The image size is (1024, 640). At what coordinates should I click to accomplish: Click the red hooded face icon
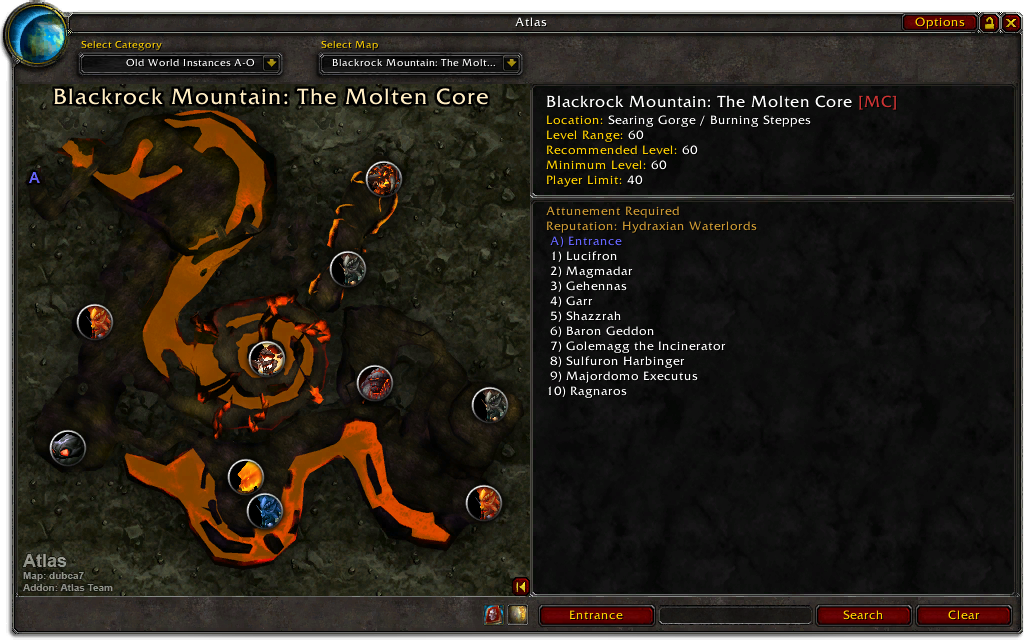pyautogui.click(x=493, y=614)
